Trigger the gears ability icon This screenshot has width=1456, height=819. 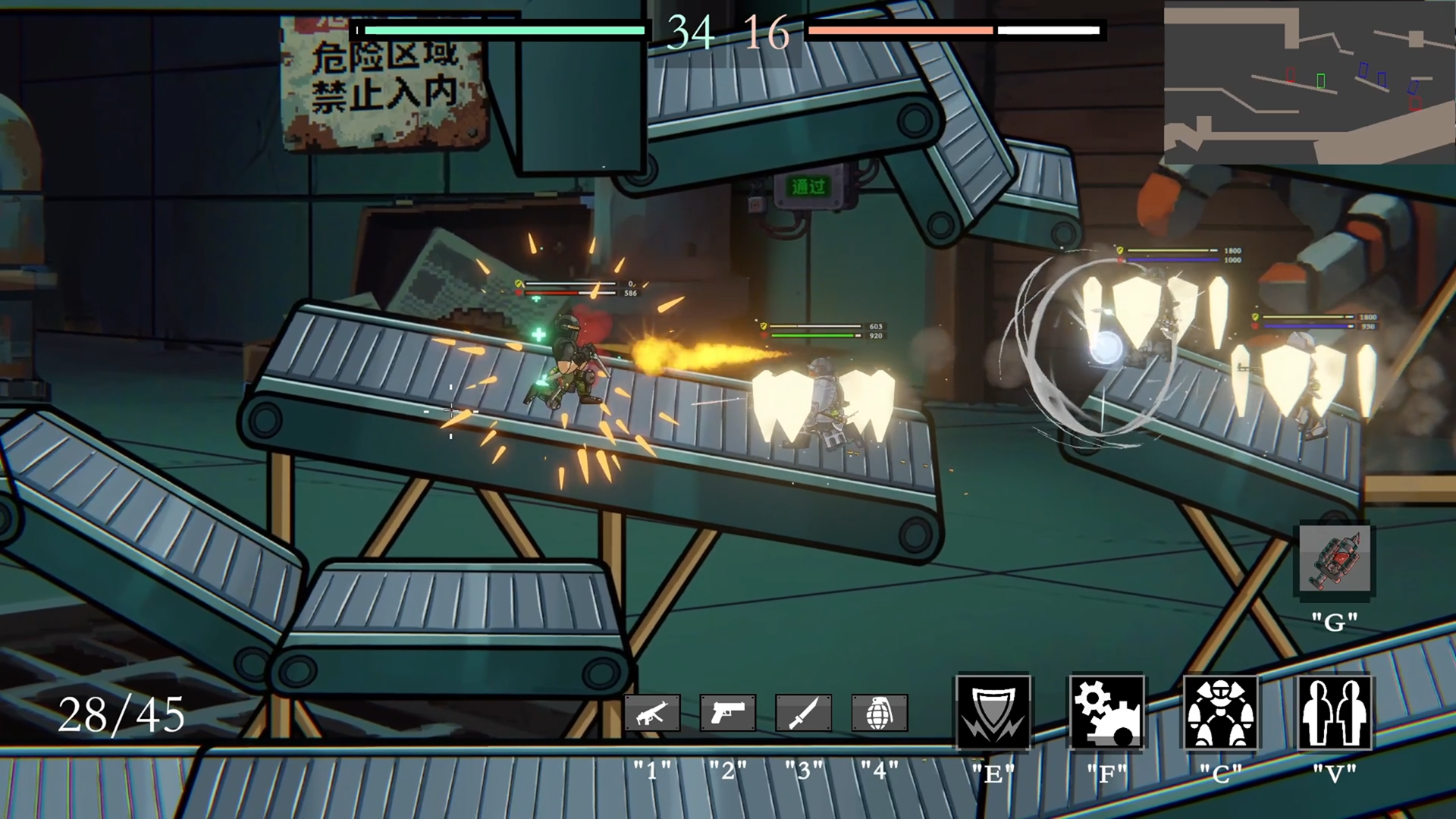(x=1106, y=713)
